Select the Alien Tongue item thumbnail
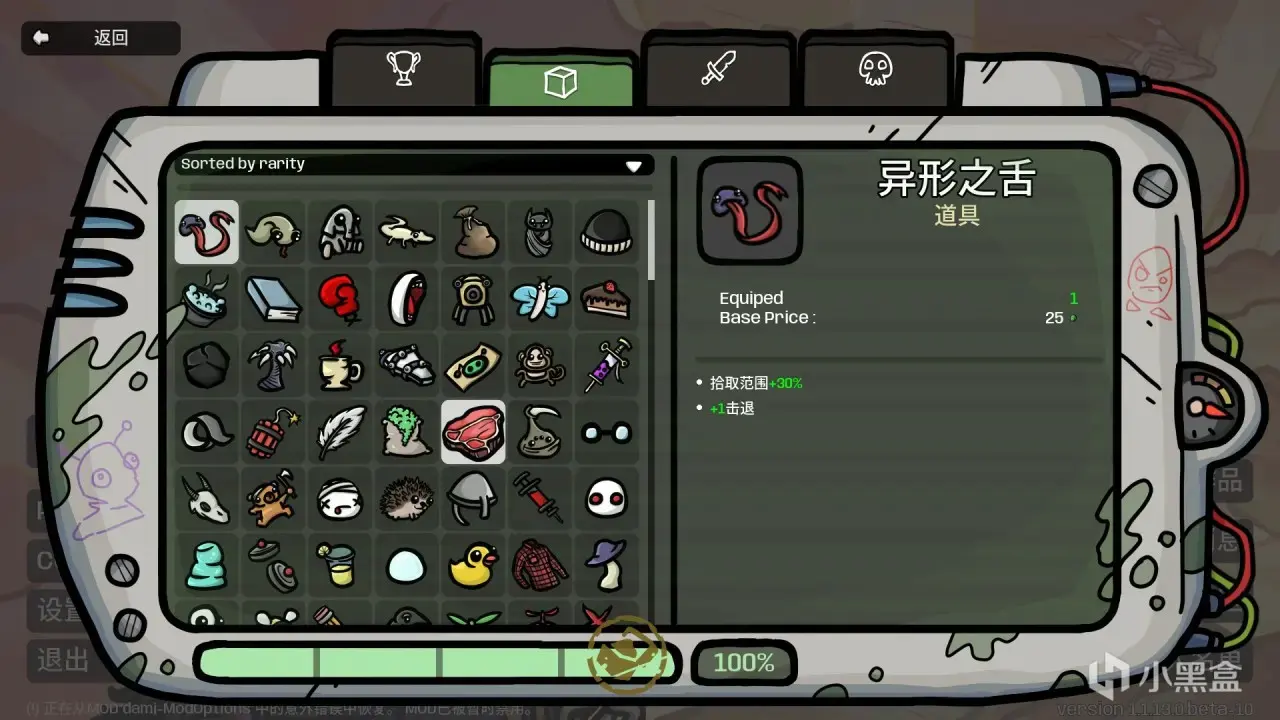Image resolution: width=1280 pixels, height=720 pixels. tap(206, 231)
